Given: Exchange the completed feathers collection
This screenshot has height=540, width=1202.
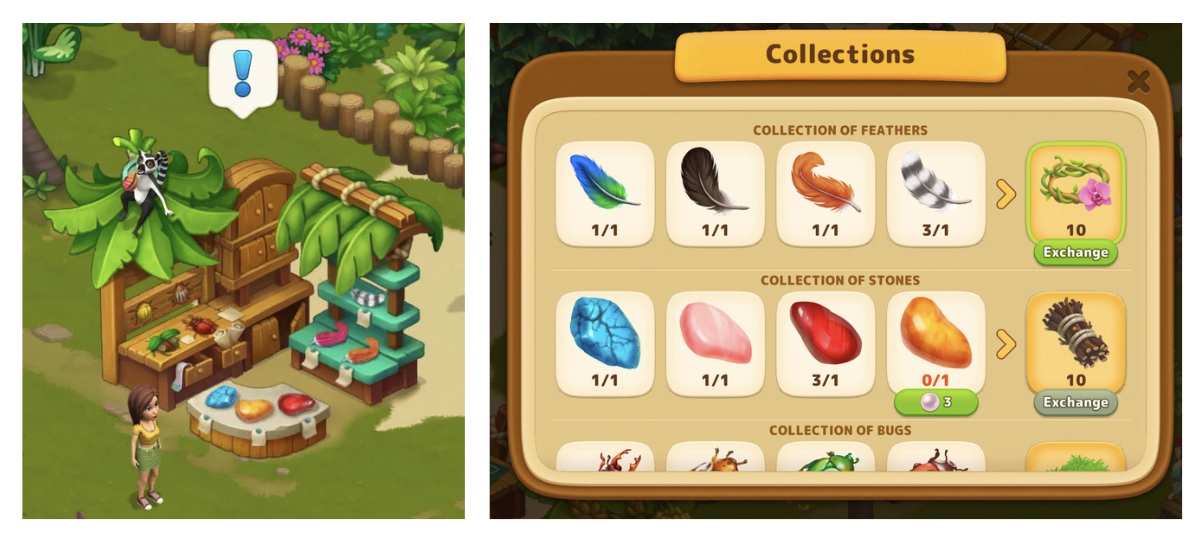Looking at the screenshot, I should (x=1075, y=253).
